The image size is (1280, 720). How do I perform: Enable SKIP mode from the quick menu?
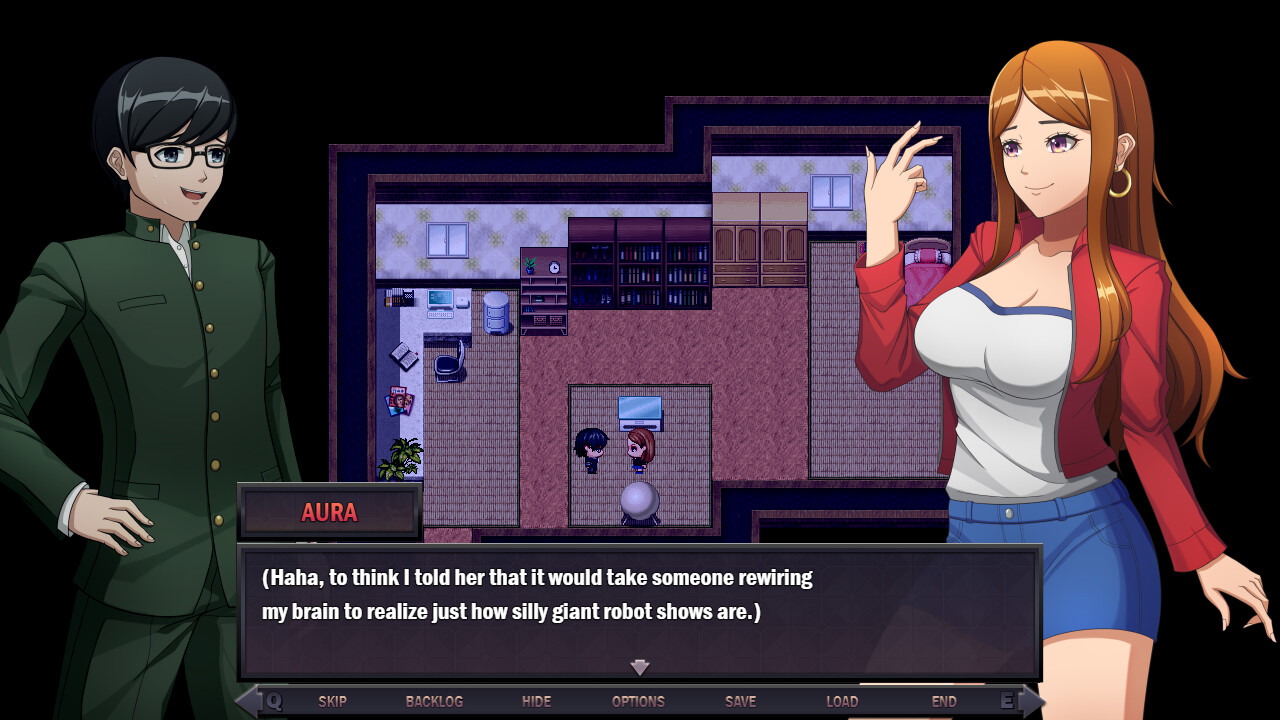333,701
